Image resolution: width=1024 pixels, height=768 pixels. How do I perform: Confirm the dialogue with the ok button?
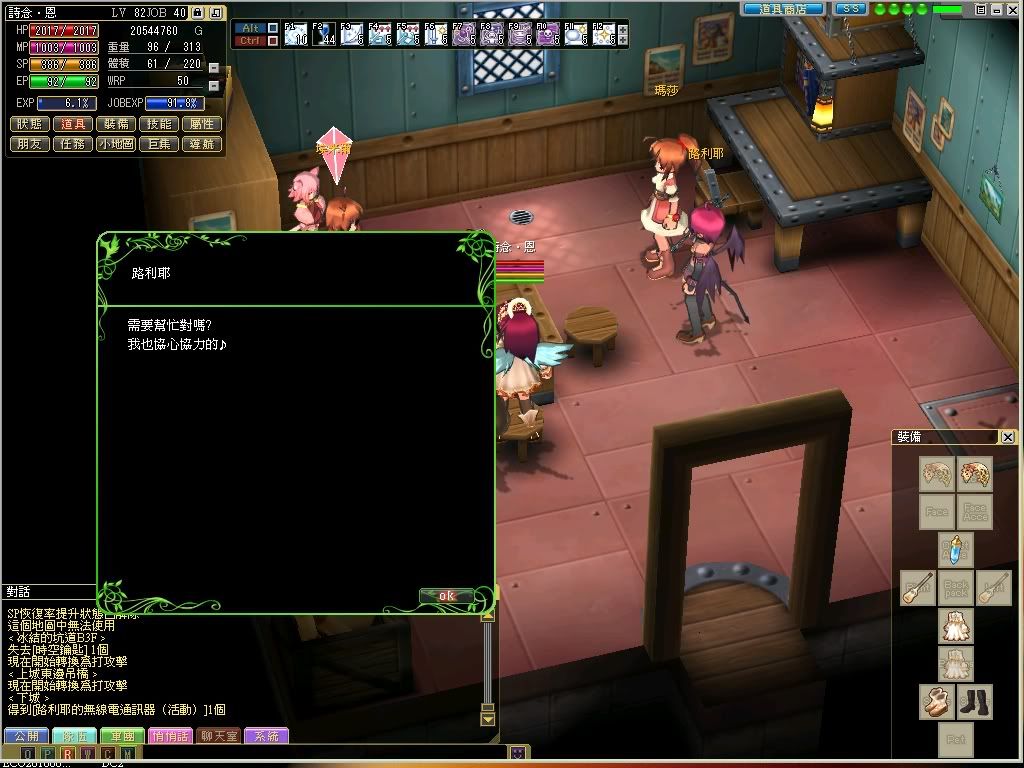tap(446, 596)
